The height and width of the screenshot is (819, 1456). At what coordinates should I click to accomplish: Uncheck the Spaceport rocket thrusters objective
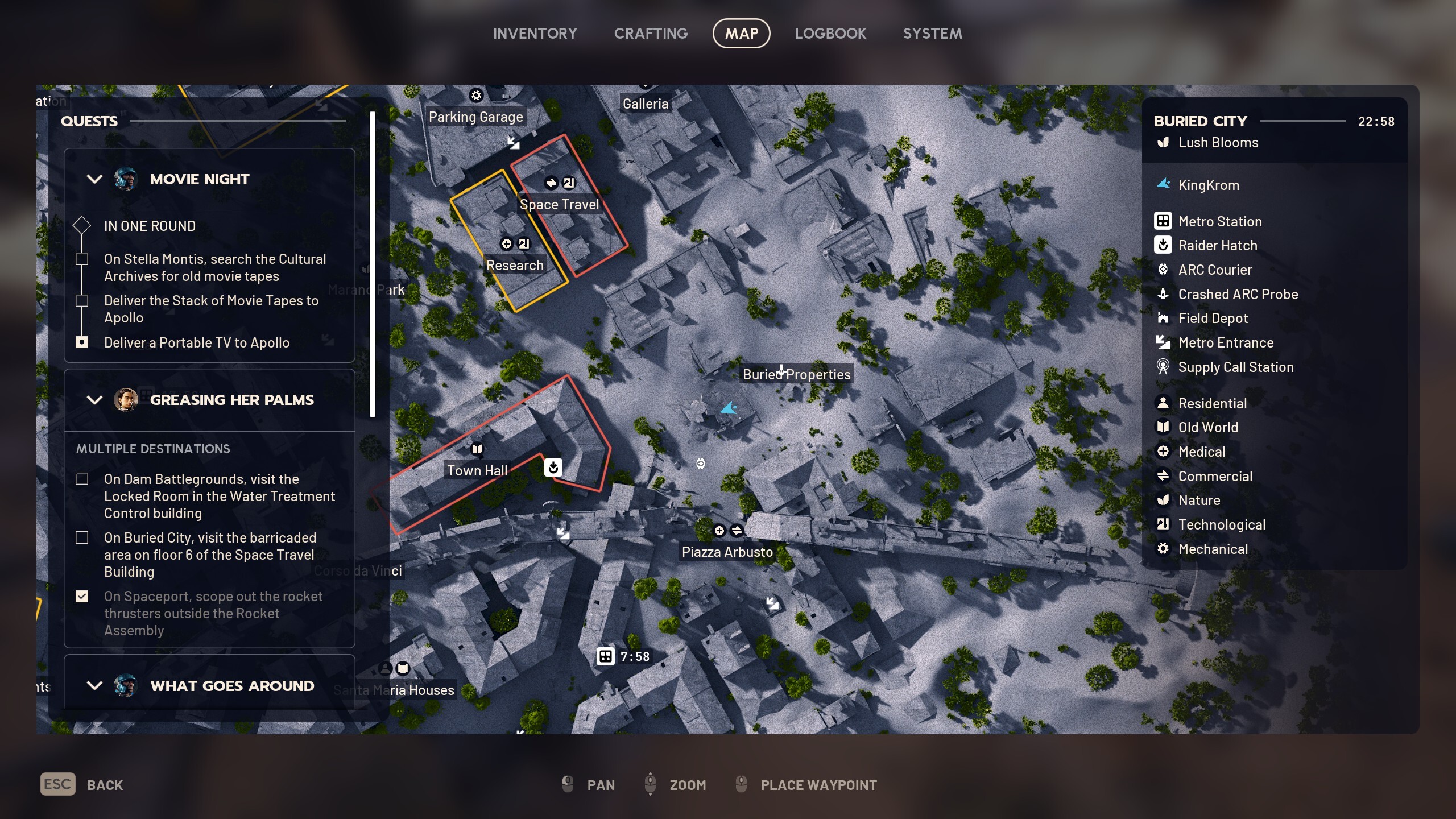(x=82, y=596)
